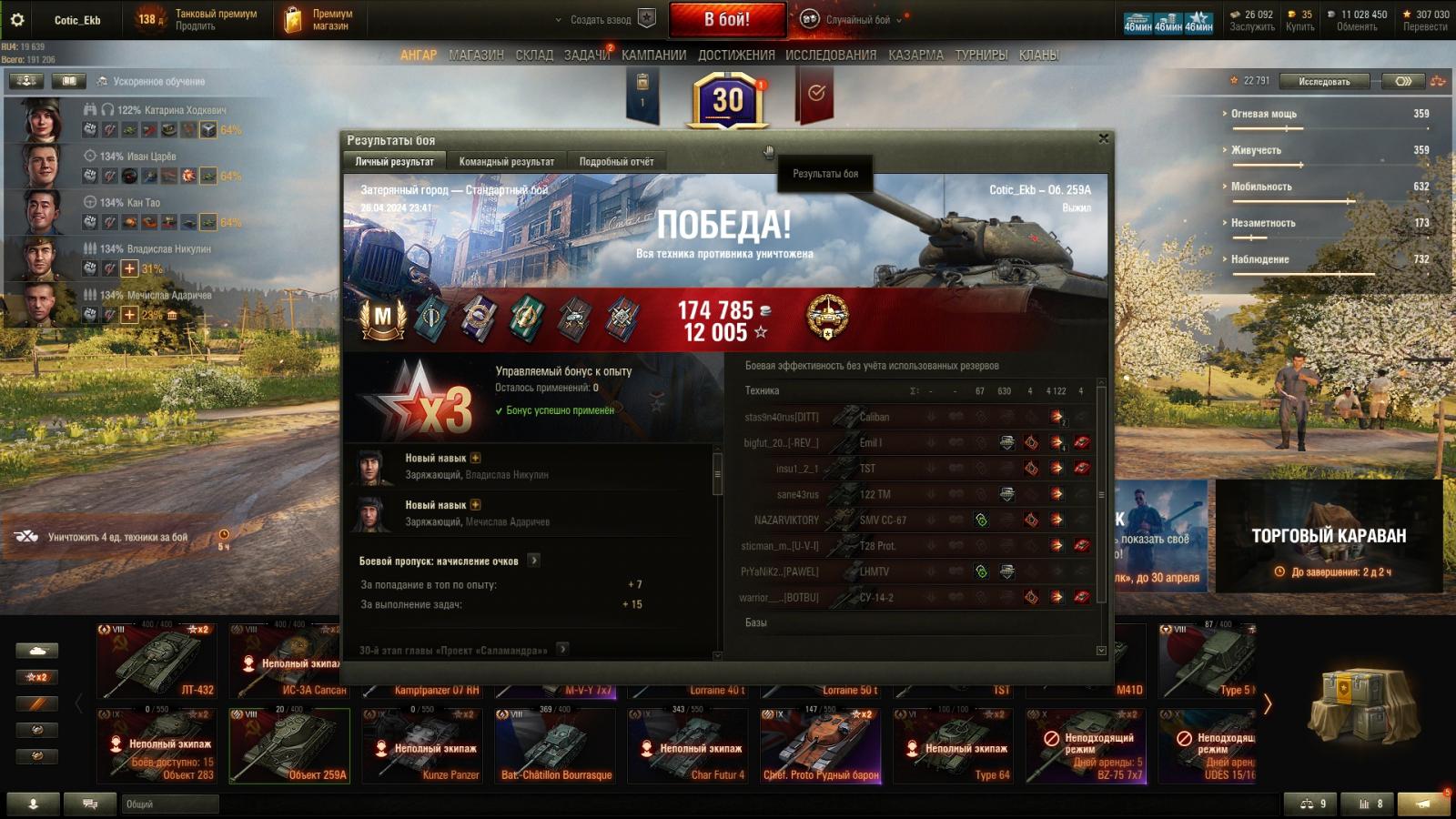Select the Char Futur 4 tank
This screenshot has height=819, width=1456.
click(688, 745)
